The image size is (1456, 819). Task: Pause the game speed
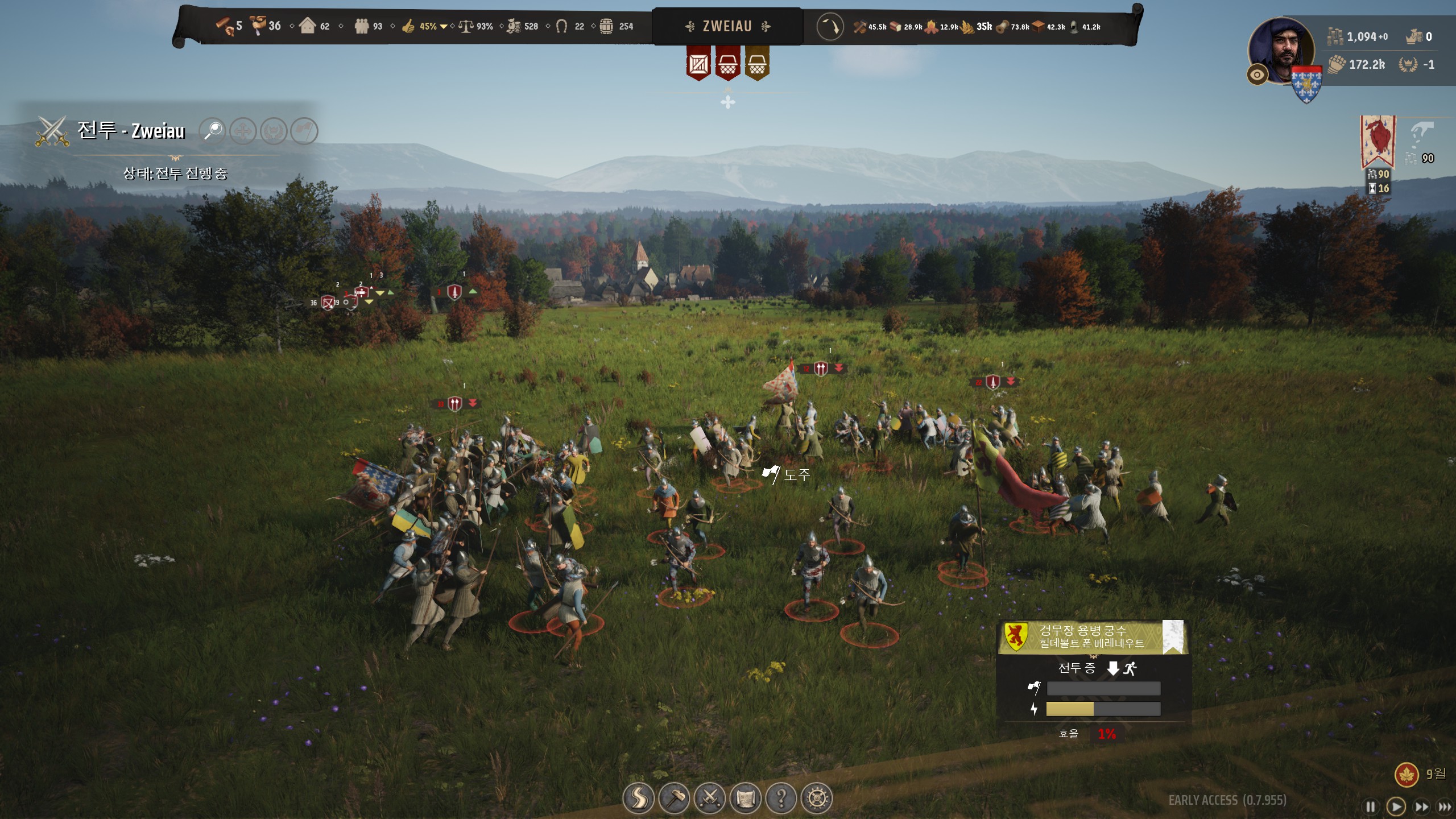pos(1371,806)
